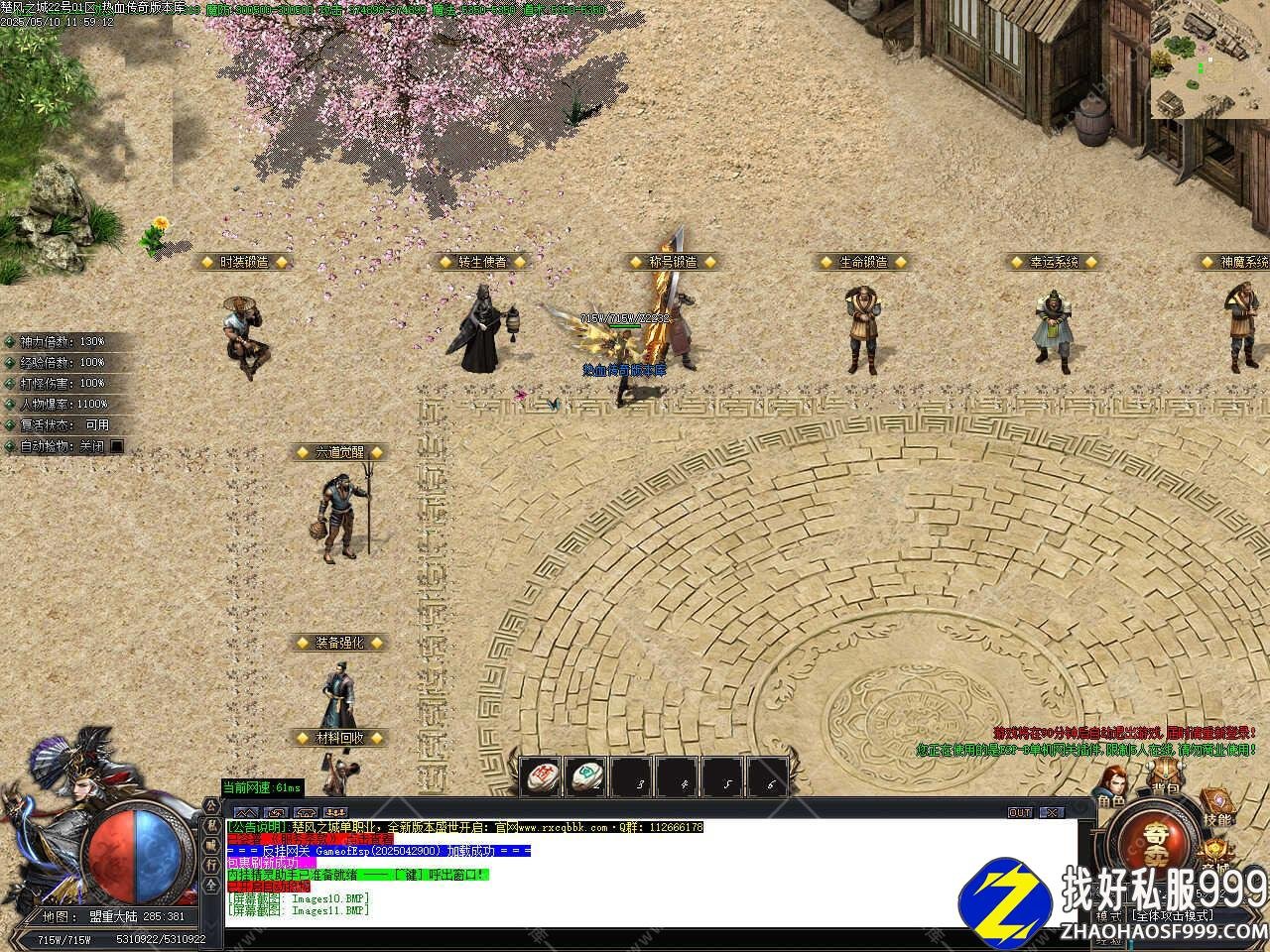1270x952 pixels.
Task: Toggle the 自动捡物 auto-pickup checkbox
Action: pos(117,446)
